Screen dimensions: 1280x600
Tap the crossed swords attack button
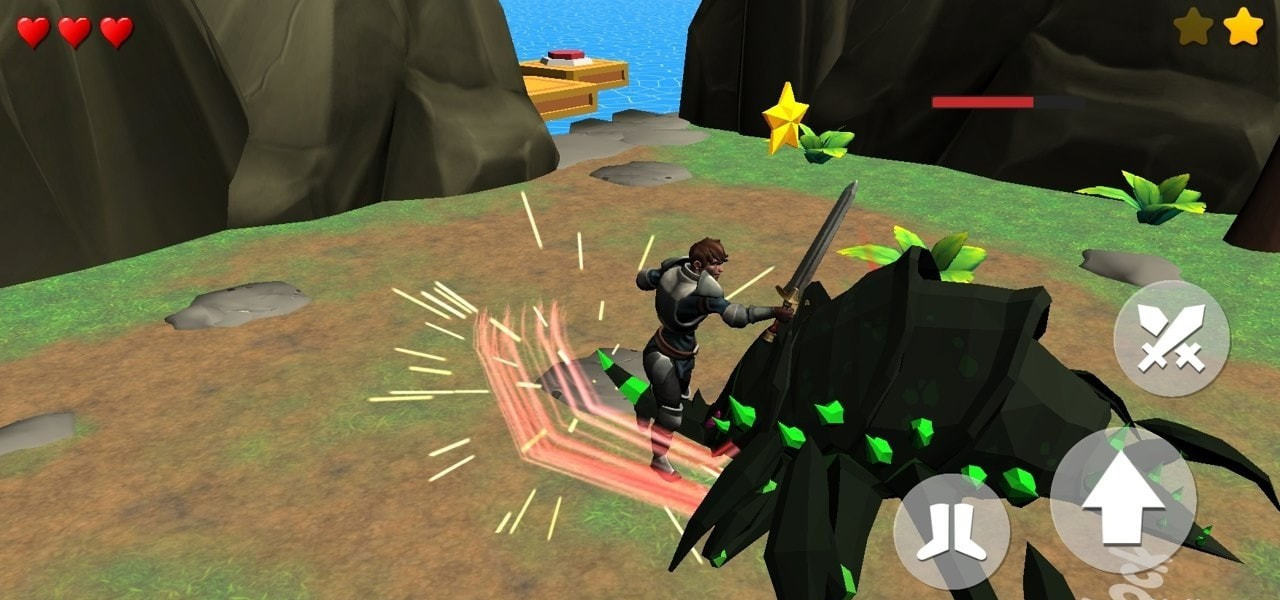(x=1171, y=338)
